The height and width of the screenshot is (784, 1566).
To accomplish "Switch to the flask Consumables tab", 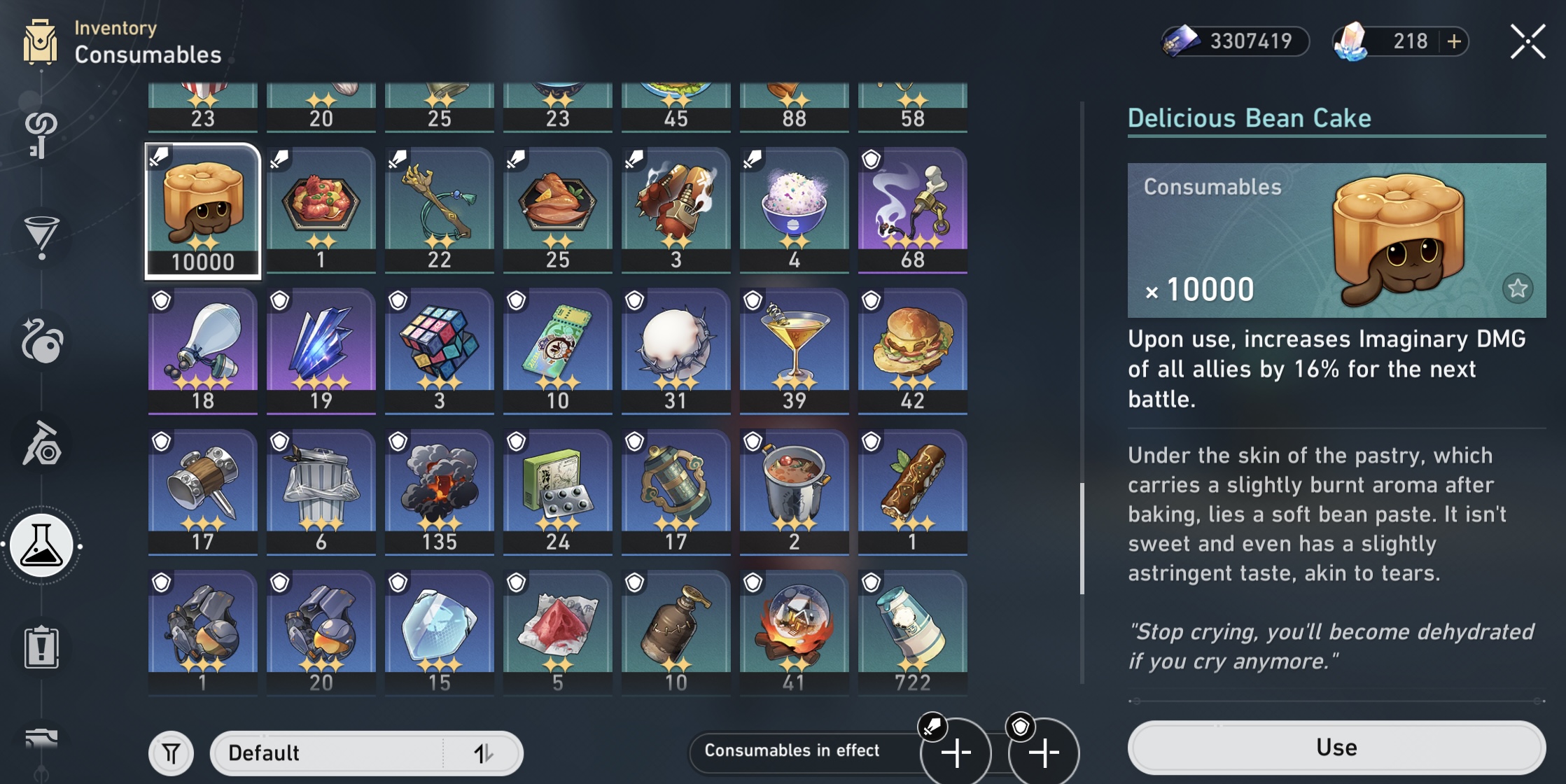I will pyautogui.click(x=42, y=545).
